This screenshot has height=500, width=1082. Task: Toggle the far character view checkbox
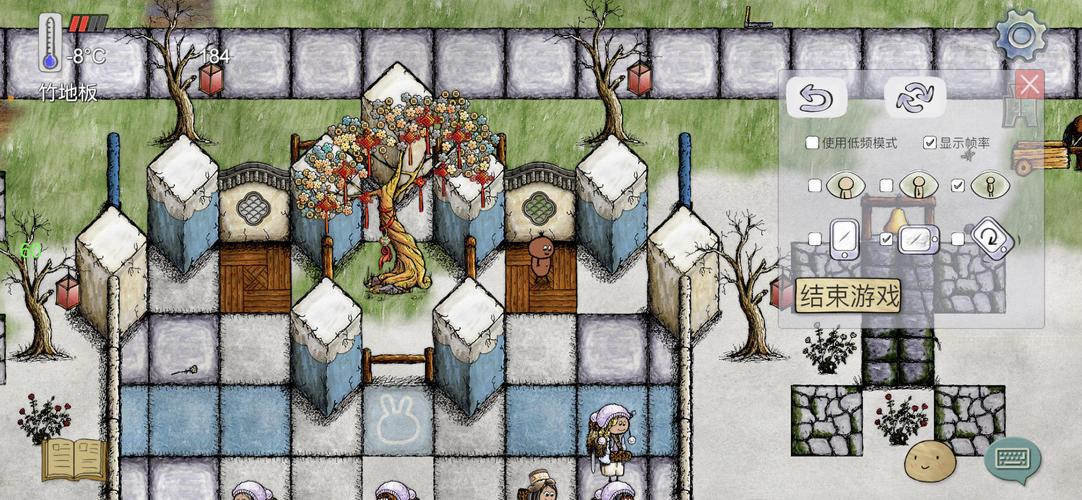(958, 186)
